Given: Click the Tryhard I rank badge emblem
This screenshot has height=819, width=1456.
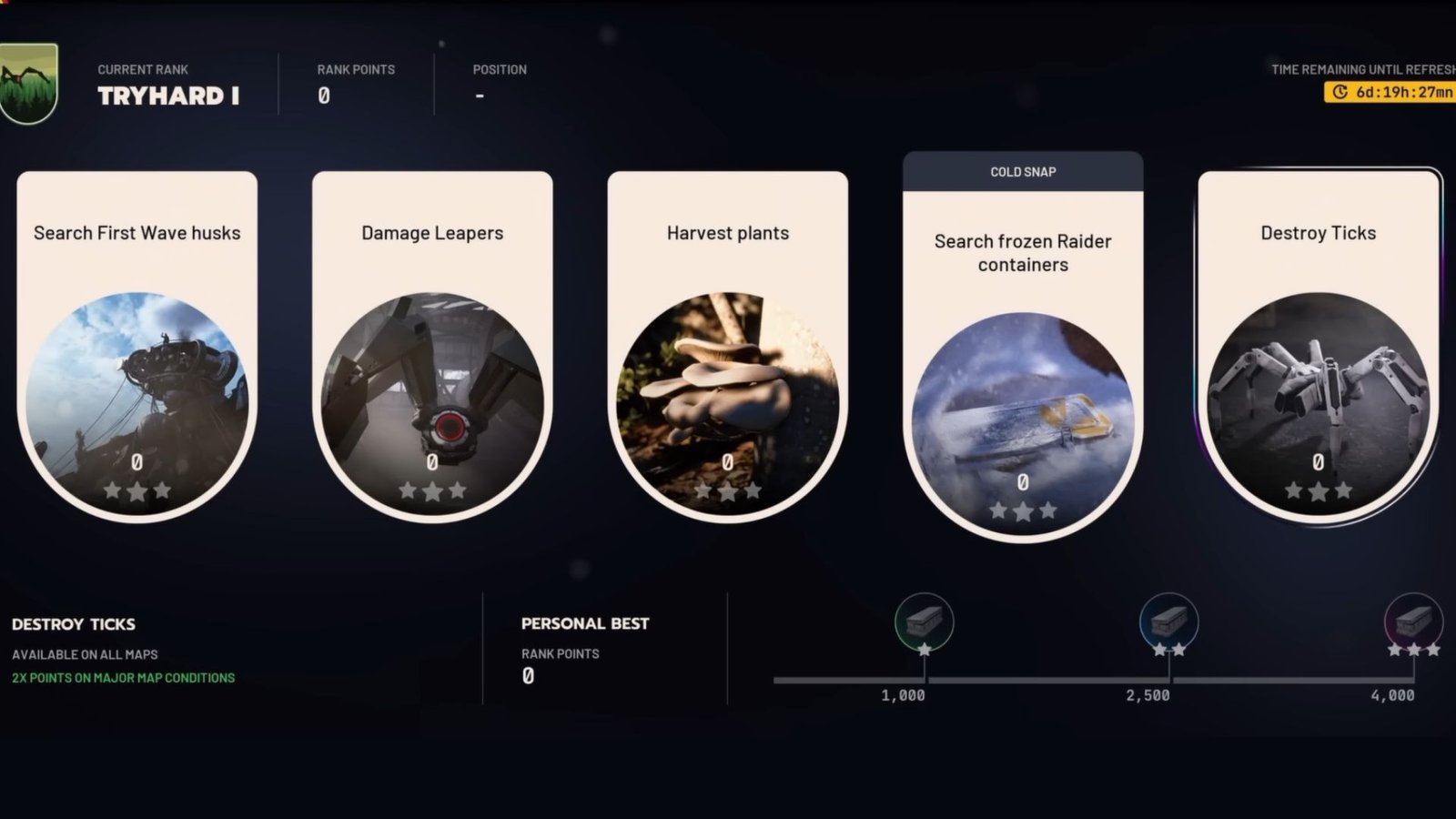Looking at the screenshot, I should click(x=27, y=84).
